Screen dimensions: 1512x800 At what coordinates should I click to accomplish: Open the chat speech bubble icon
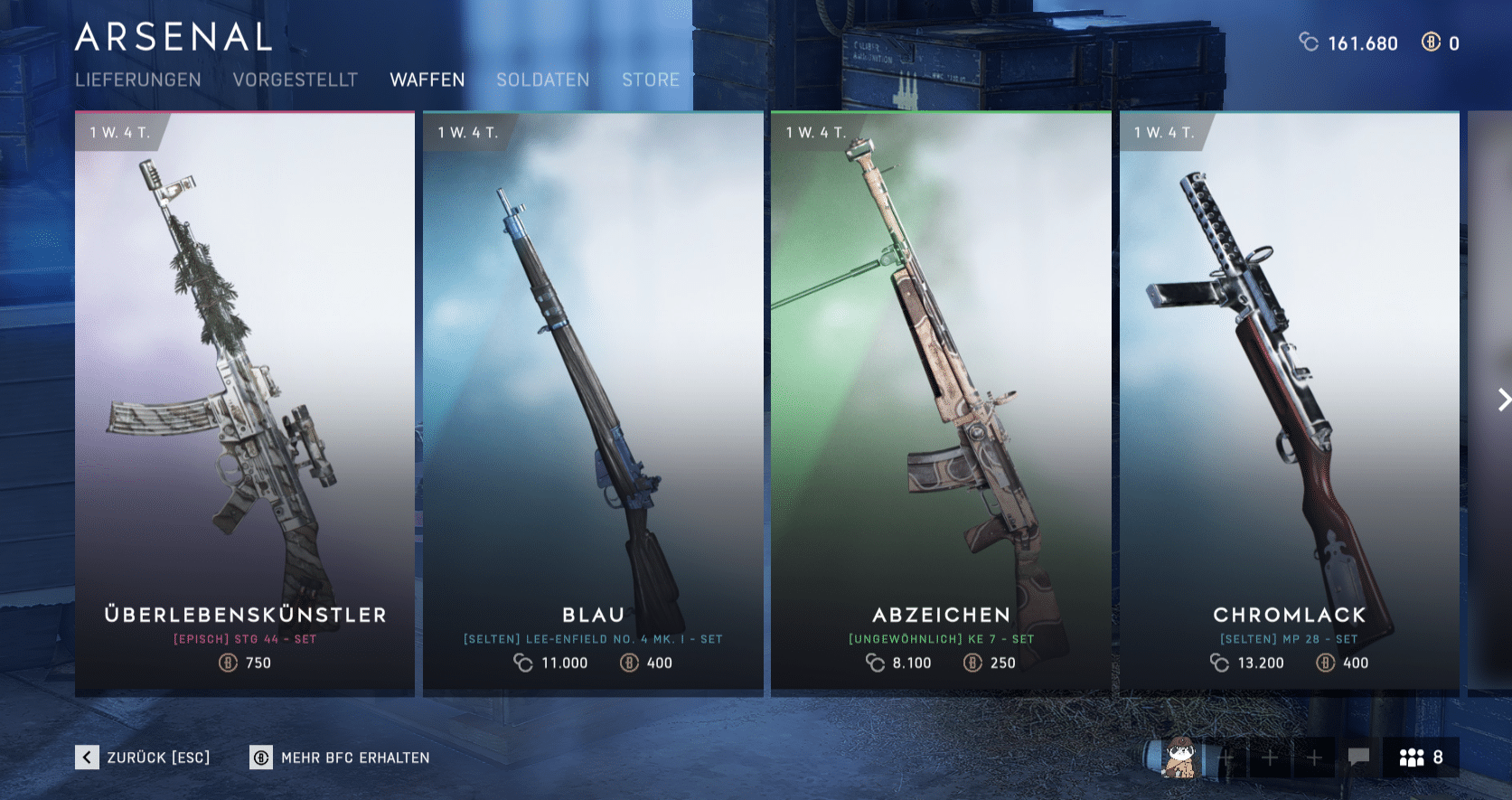tap(1358, 757)
